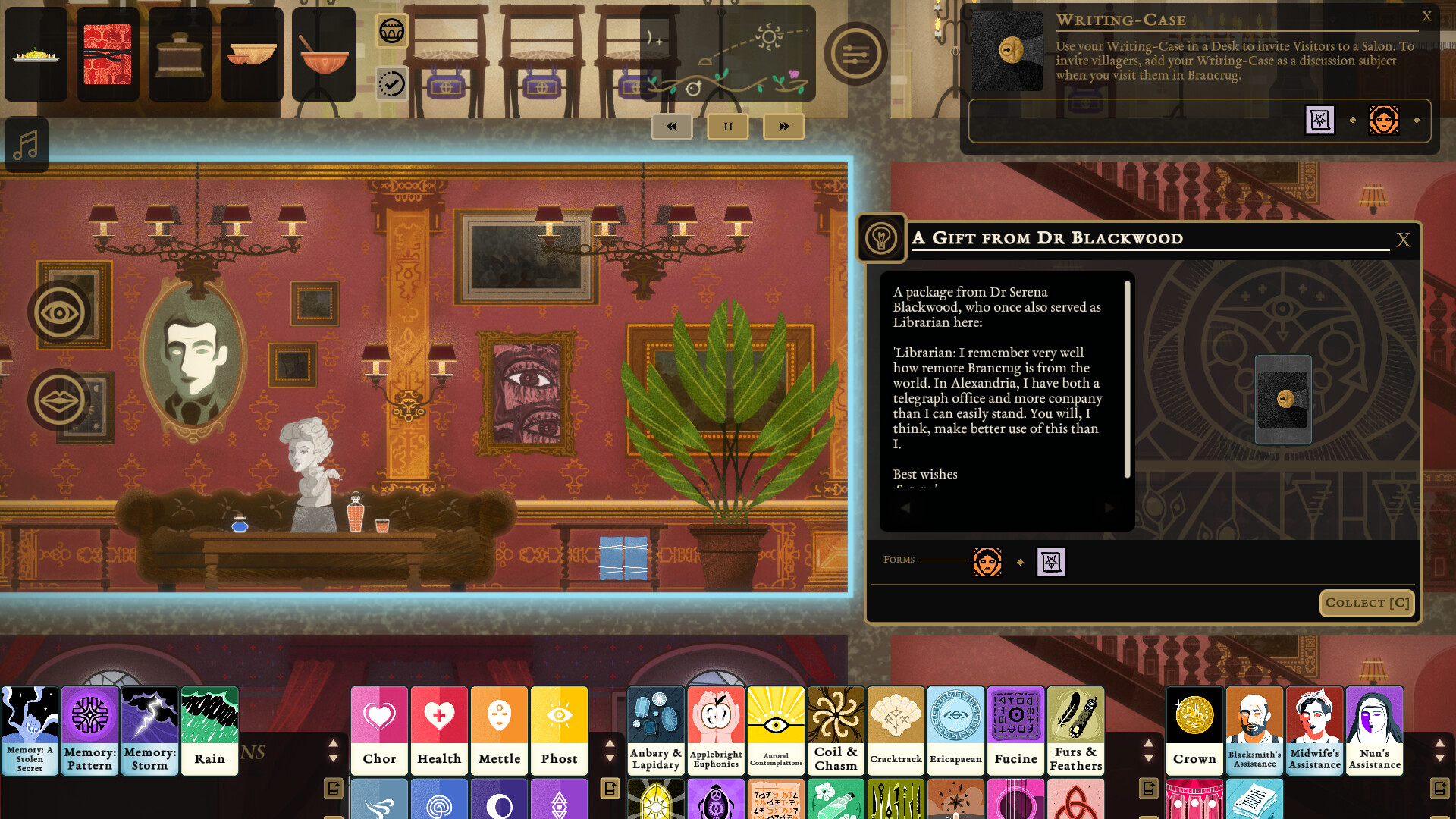Viewport: 1456px width, 819px height.
Task: Click the lightbulb icon on the Gift header
Action: (882, 237)
